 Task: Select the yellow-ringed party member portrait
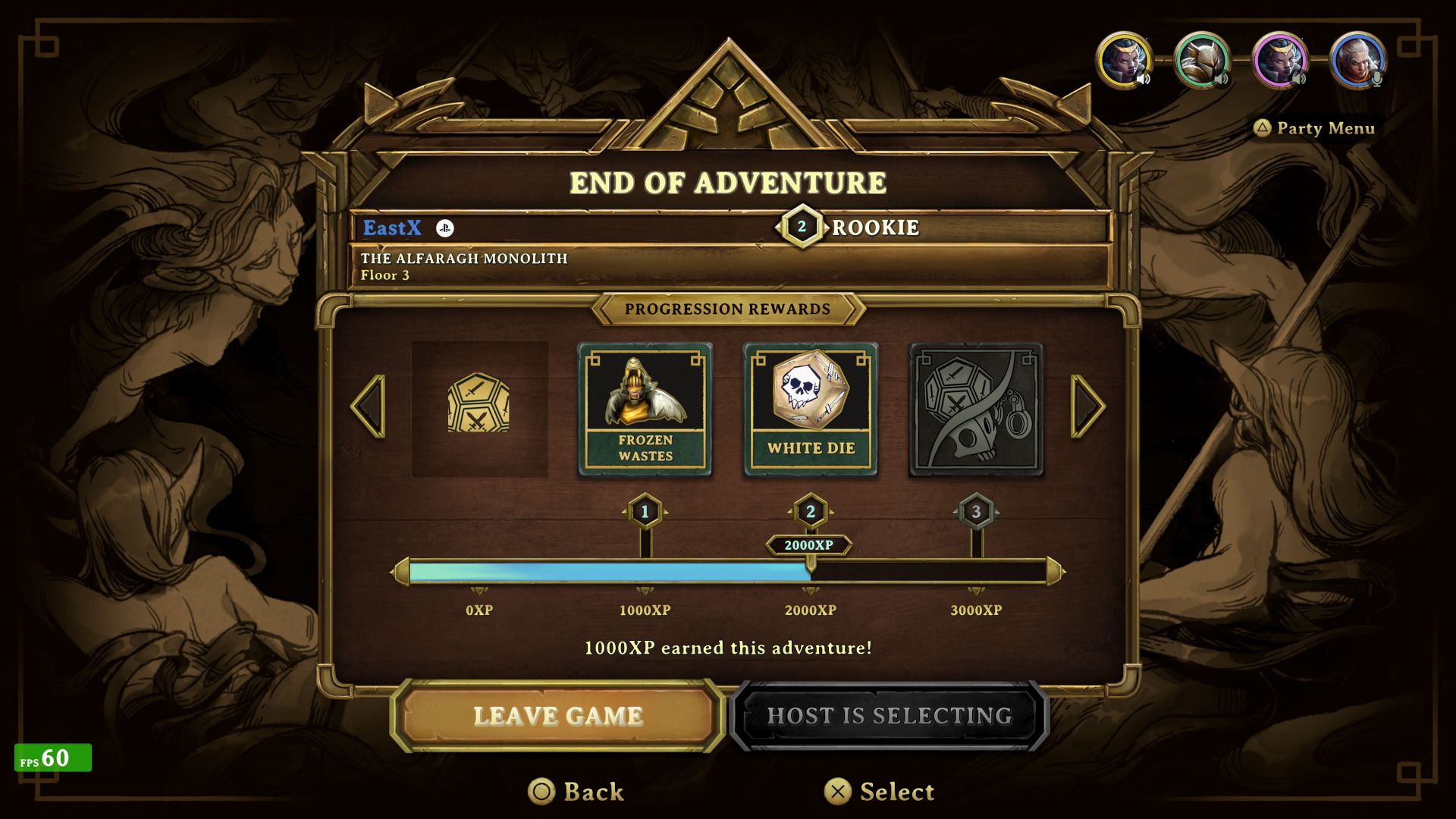(1124, 60)
